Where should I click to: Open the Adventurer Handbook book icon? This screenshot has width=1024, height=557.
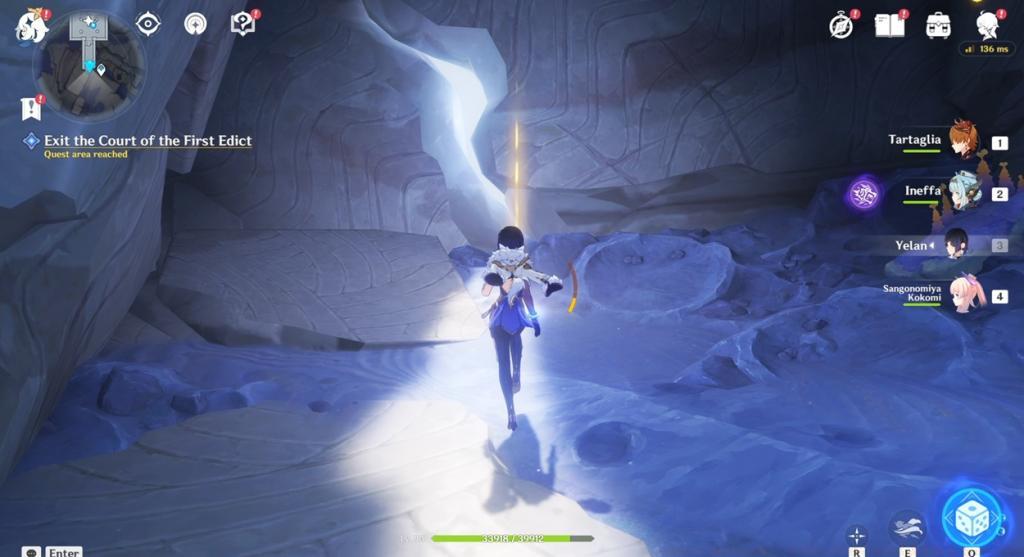point(889,25)
